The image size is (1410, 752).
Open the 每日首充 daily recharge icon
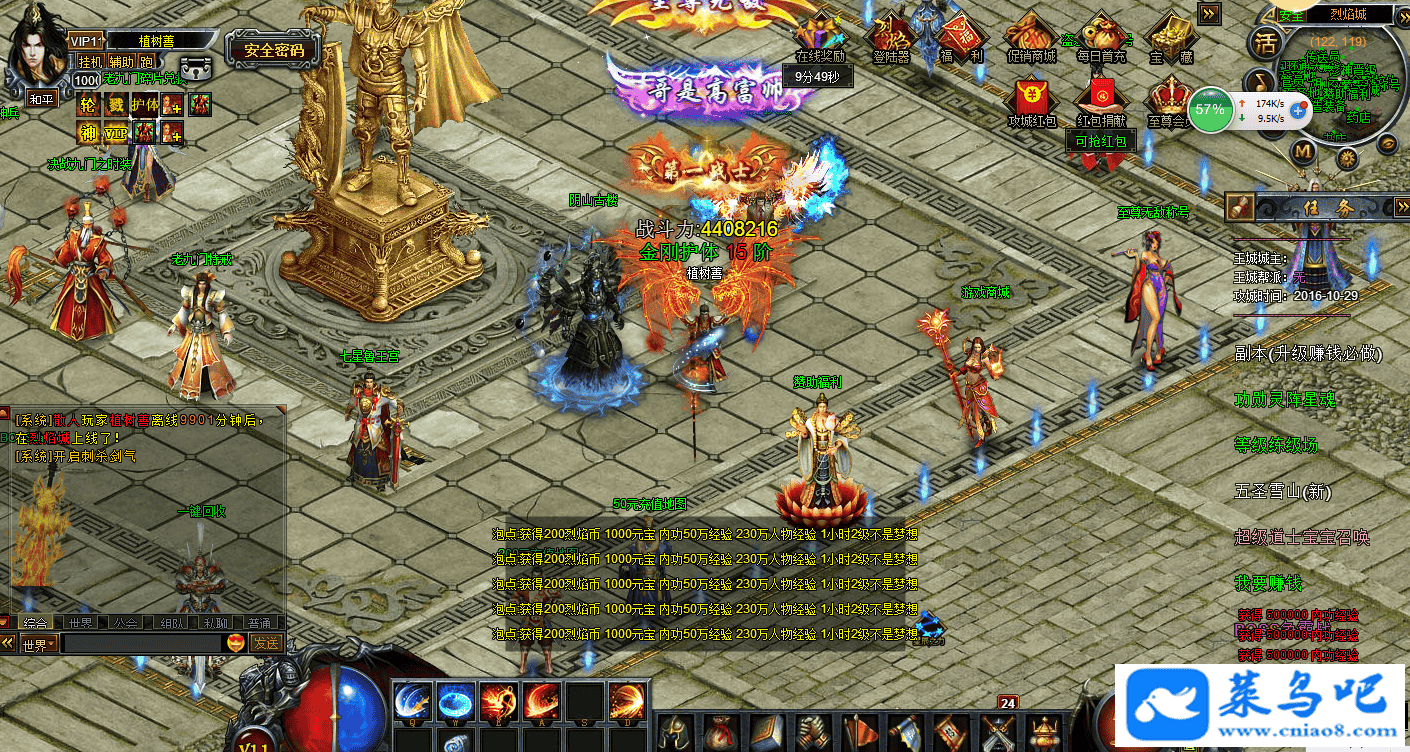click(x=1101, y=40)
